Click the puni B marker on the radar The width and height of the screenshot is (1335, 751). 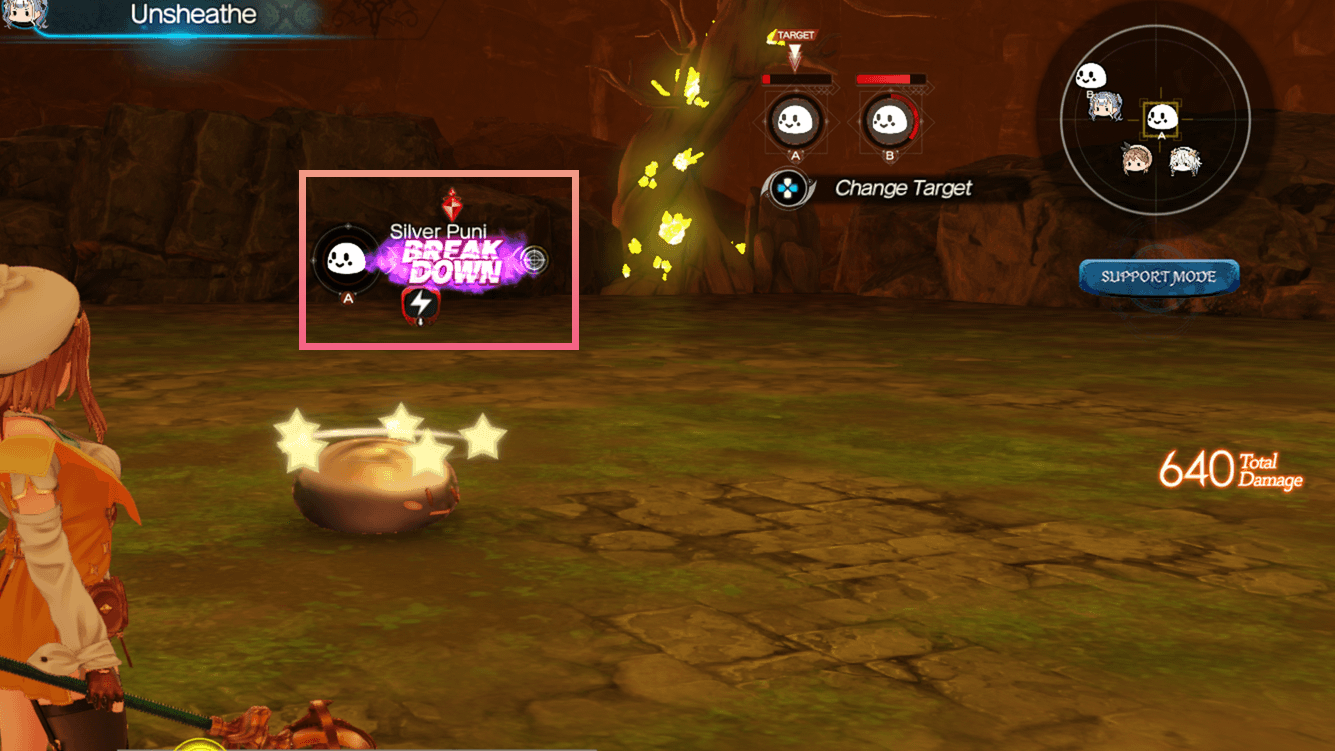pos(1090,75)
